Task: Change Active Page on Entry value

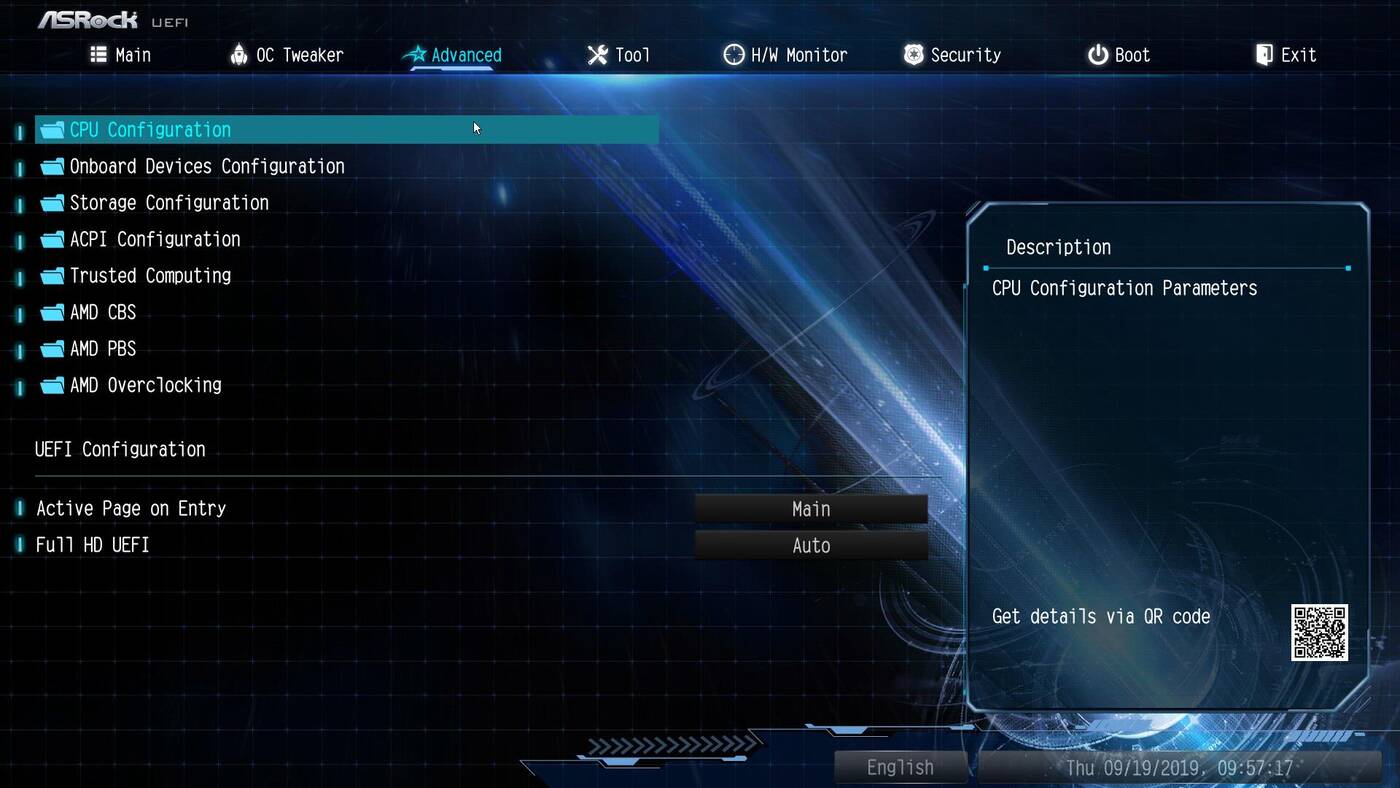Action: [x=811, y=509]
